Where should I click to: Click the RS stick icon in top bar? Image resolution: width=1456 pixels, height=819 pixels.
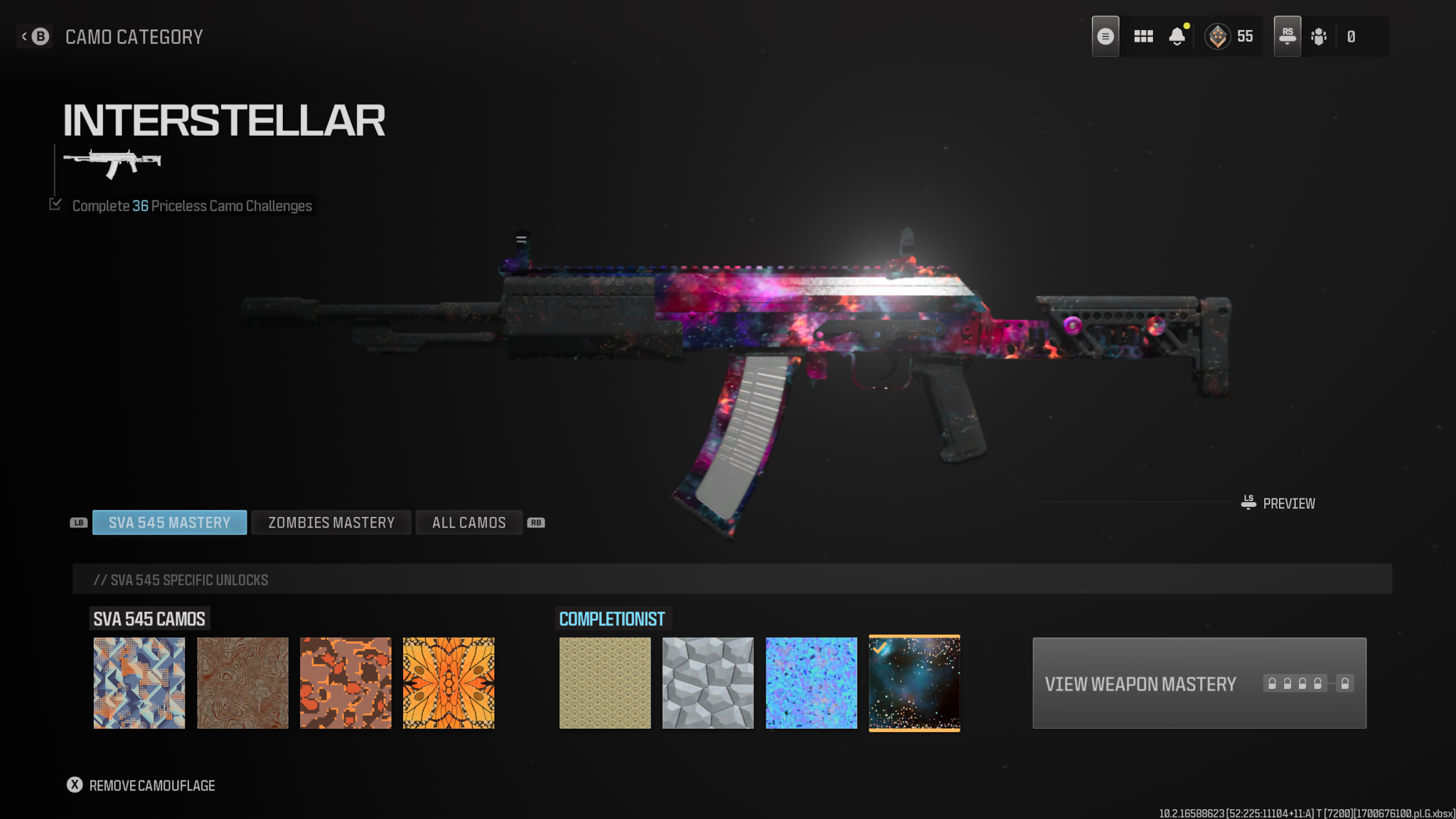pos(1287,34)
